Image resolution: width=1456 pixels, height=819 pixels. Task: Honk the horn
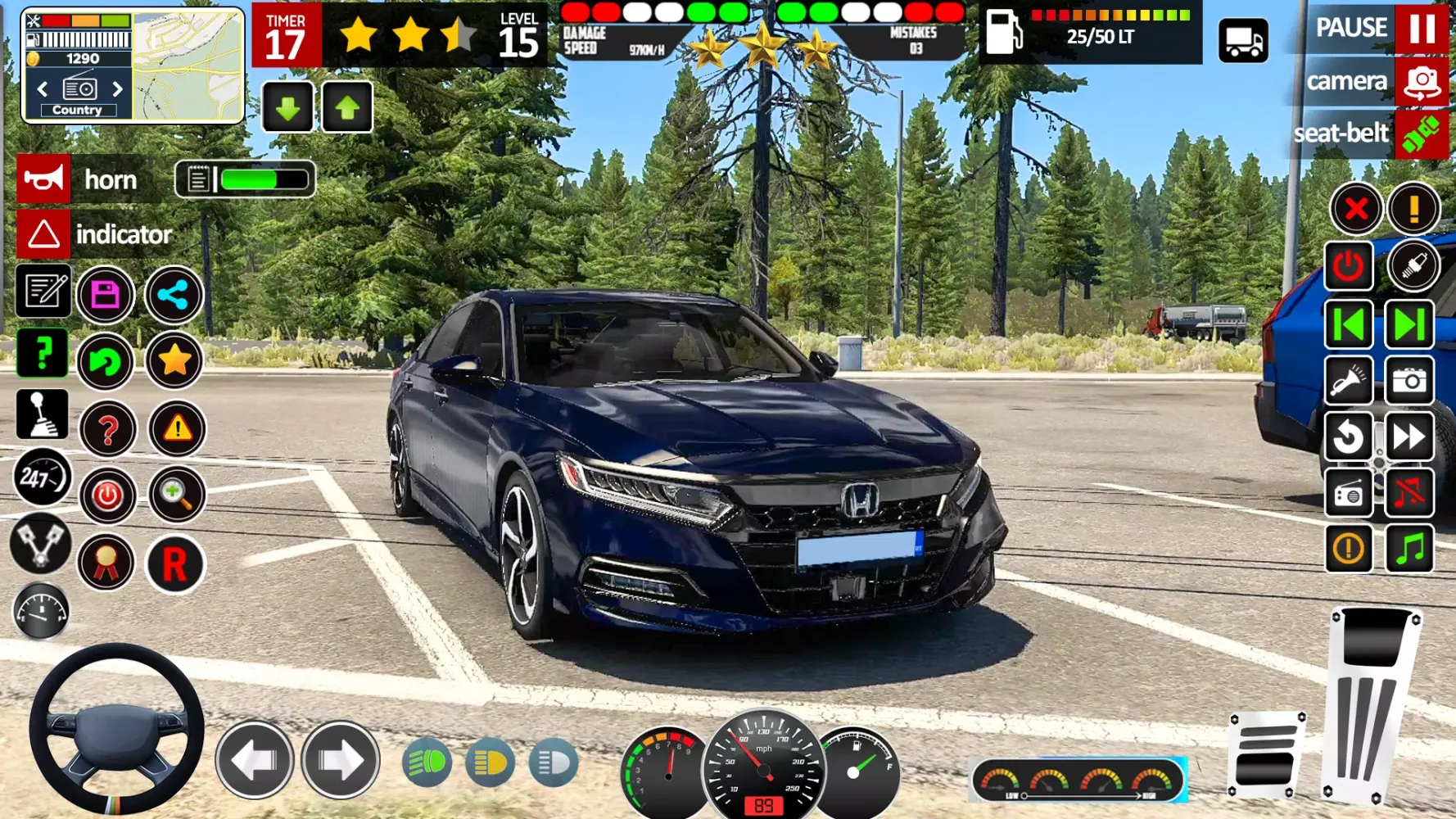pyautogui.click(x=44, y=179)
